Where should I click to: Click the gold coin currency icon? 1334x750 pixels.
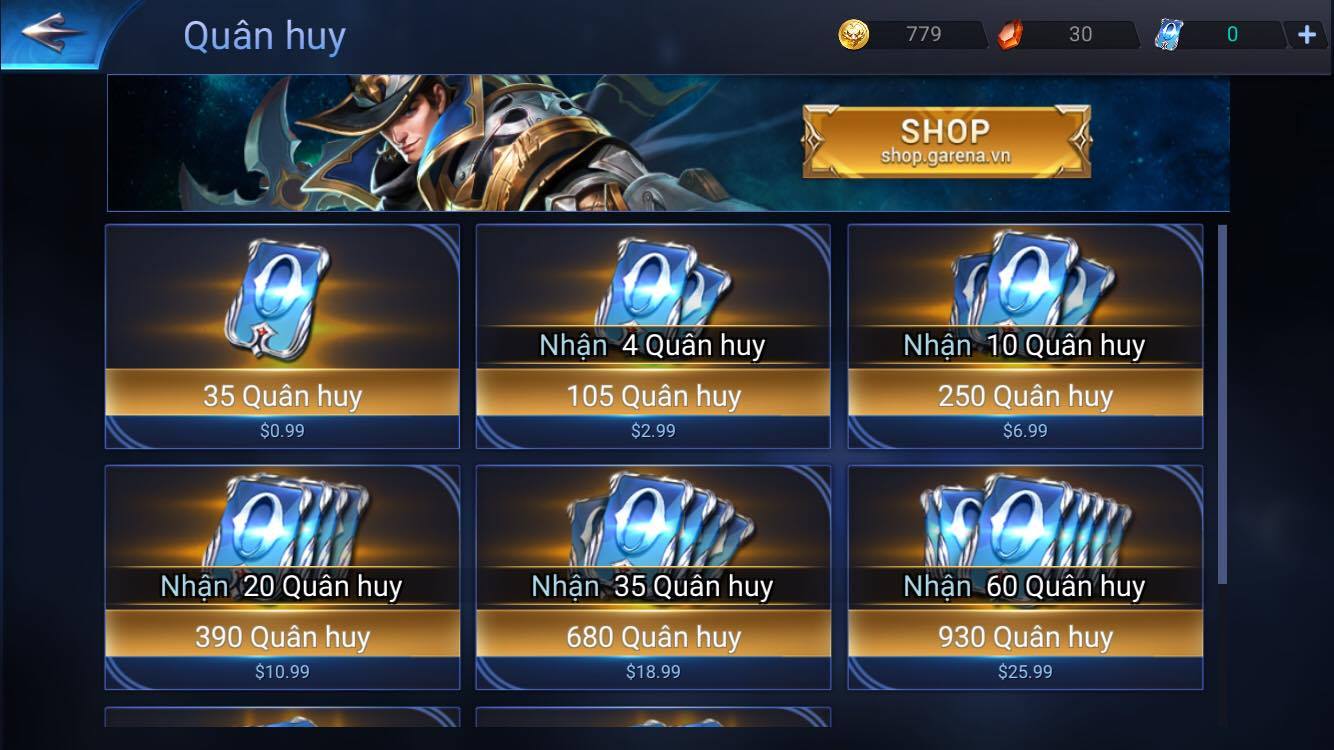click(x=849, y=34)
